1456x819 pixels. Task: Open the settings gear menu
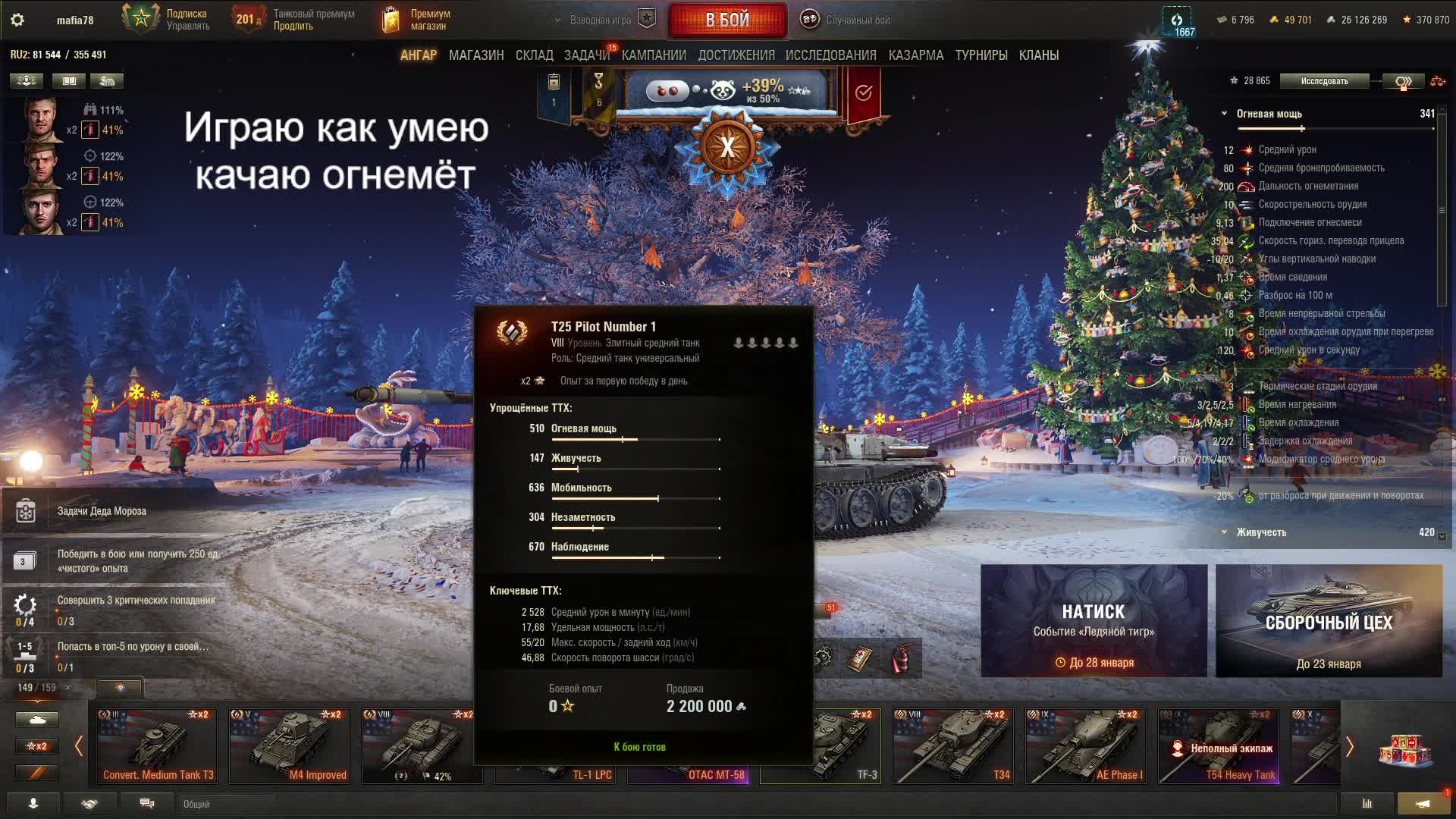(x=17, y=20)
